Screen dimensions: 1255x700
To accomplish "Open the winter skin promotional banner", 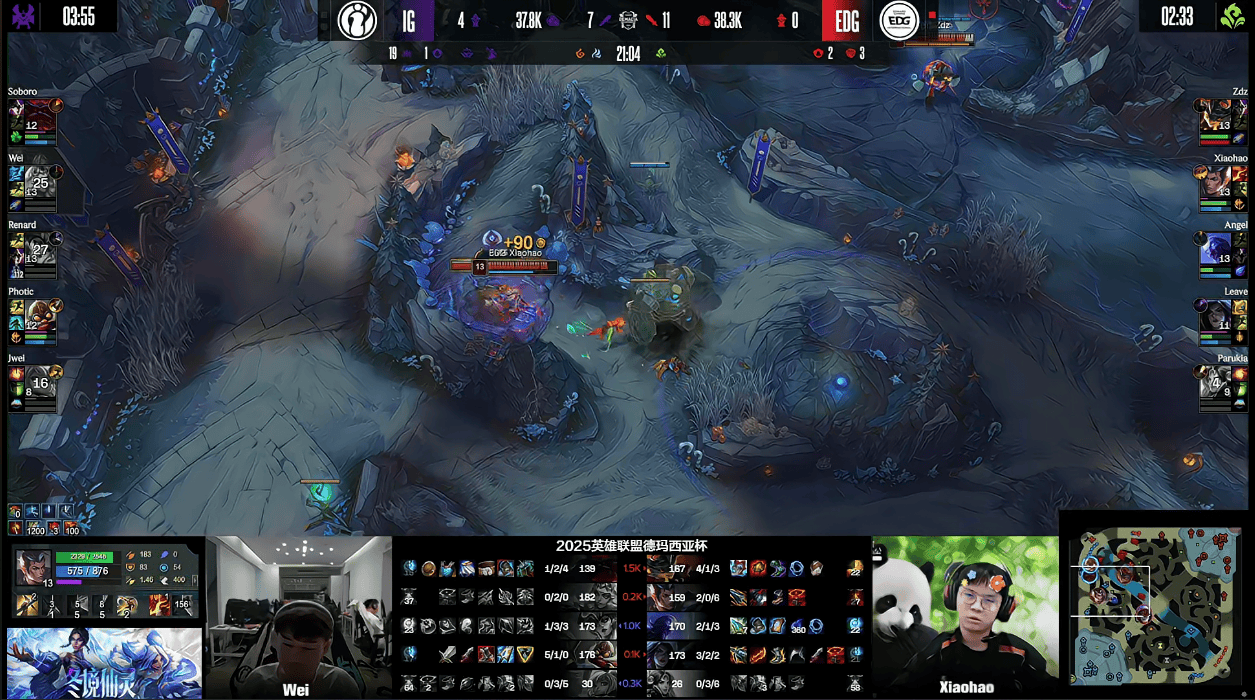I will point(104,663).
